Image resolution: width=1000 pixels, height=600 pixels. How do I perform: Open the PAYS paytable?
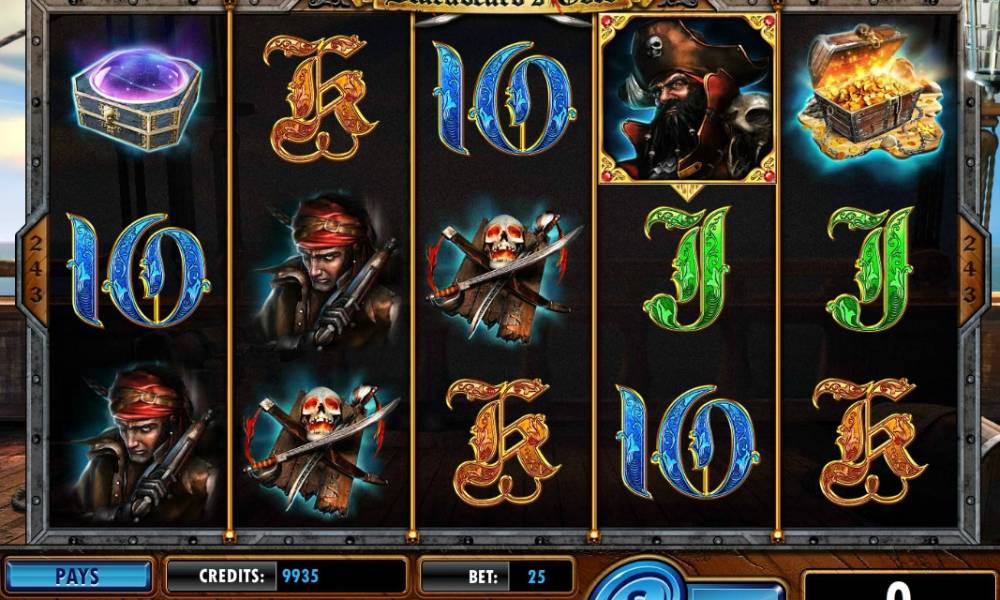pyautogui.click(x=77, y=576)
